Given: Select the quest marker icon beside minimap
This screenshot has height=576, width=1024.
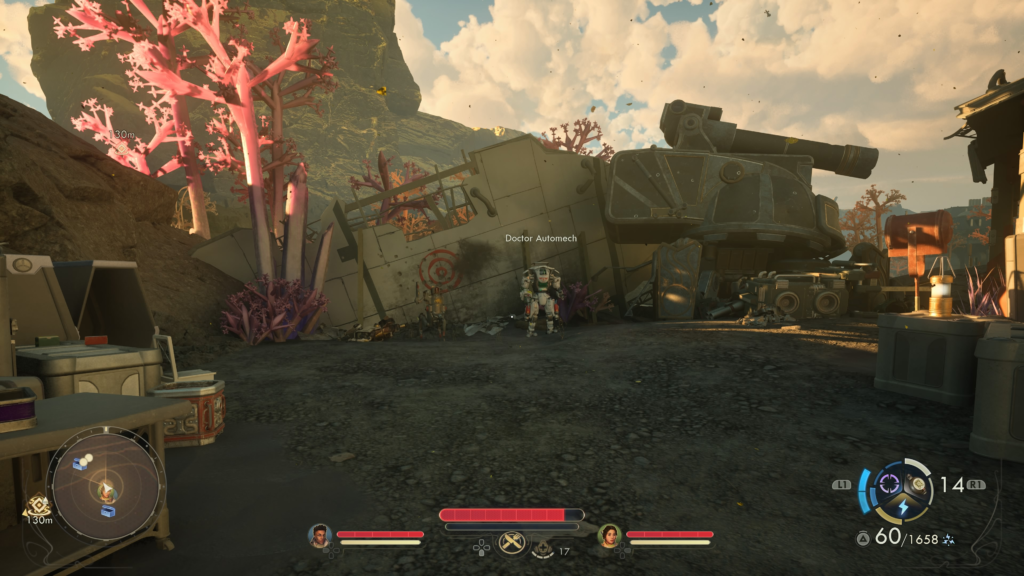Looking at the screenshot, I should [39, 506].
